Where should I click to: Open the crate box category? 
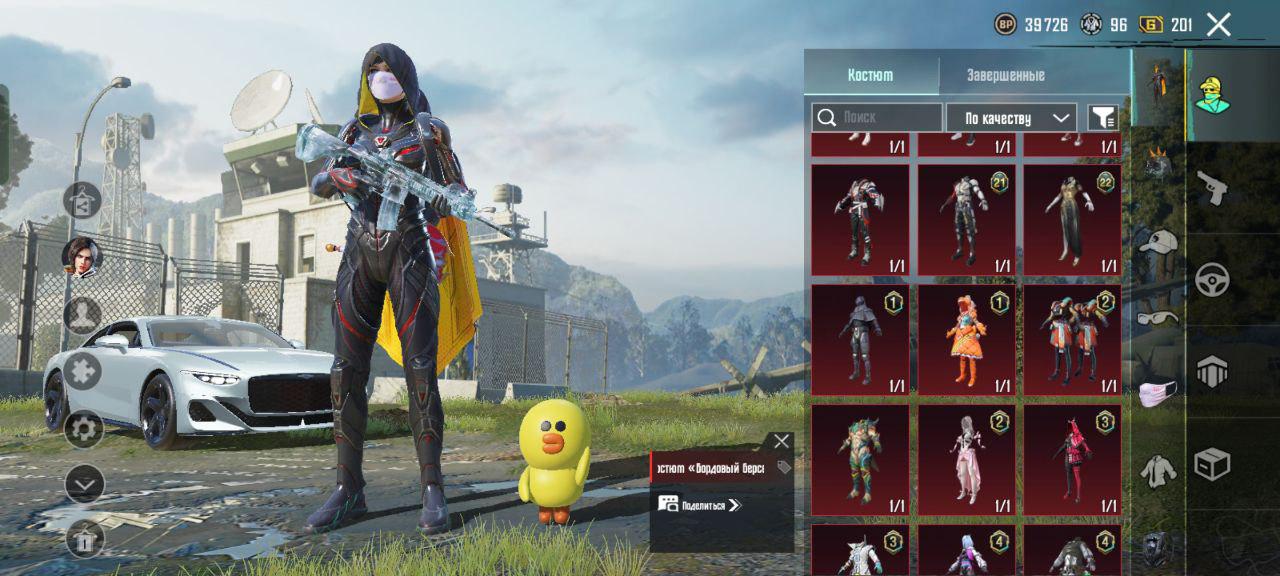pyautogui.click(x=1212, y=464)
